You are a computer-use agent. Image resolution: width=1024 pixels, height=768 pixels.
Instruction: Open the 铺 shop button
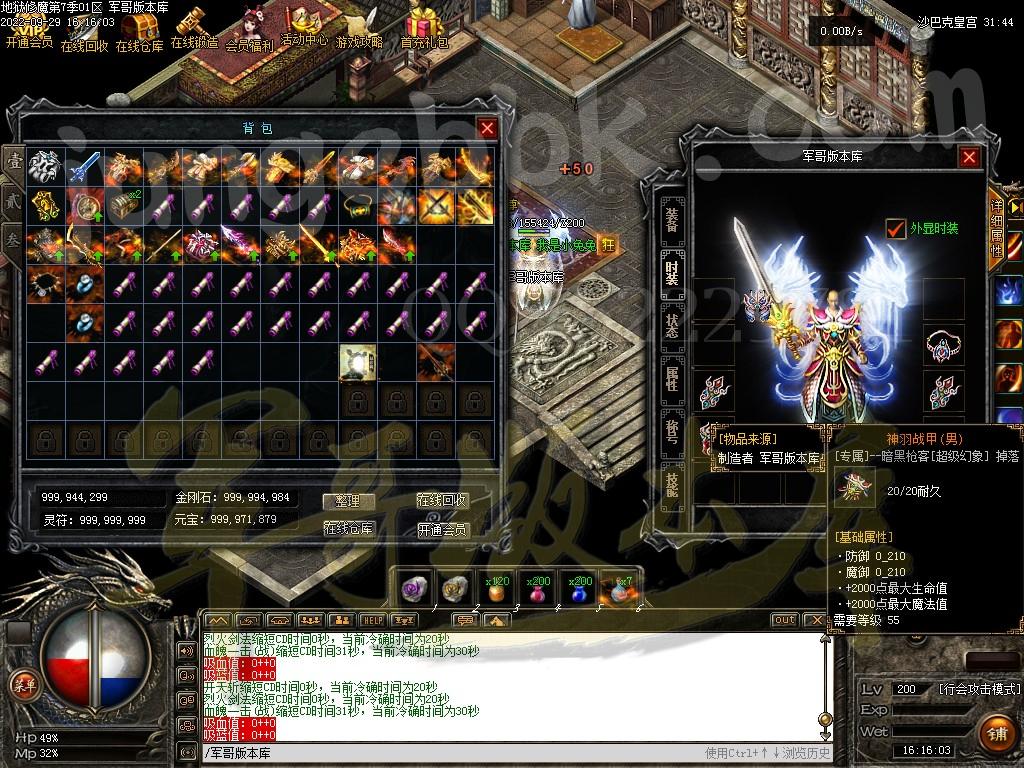coord(996,732)
